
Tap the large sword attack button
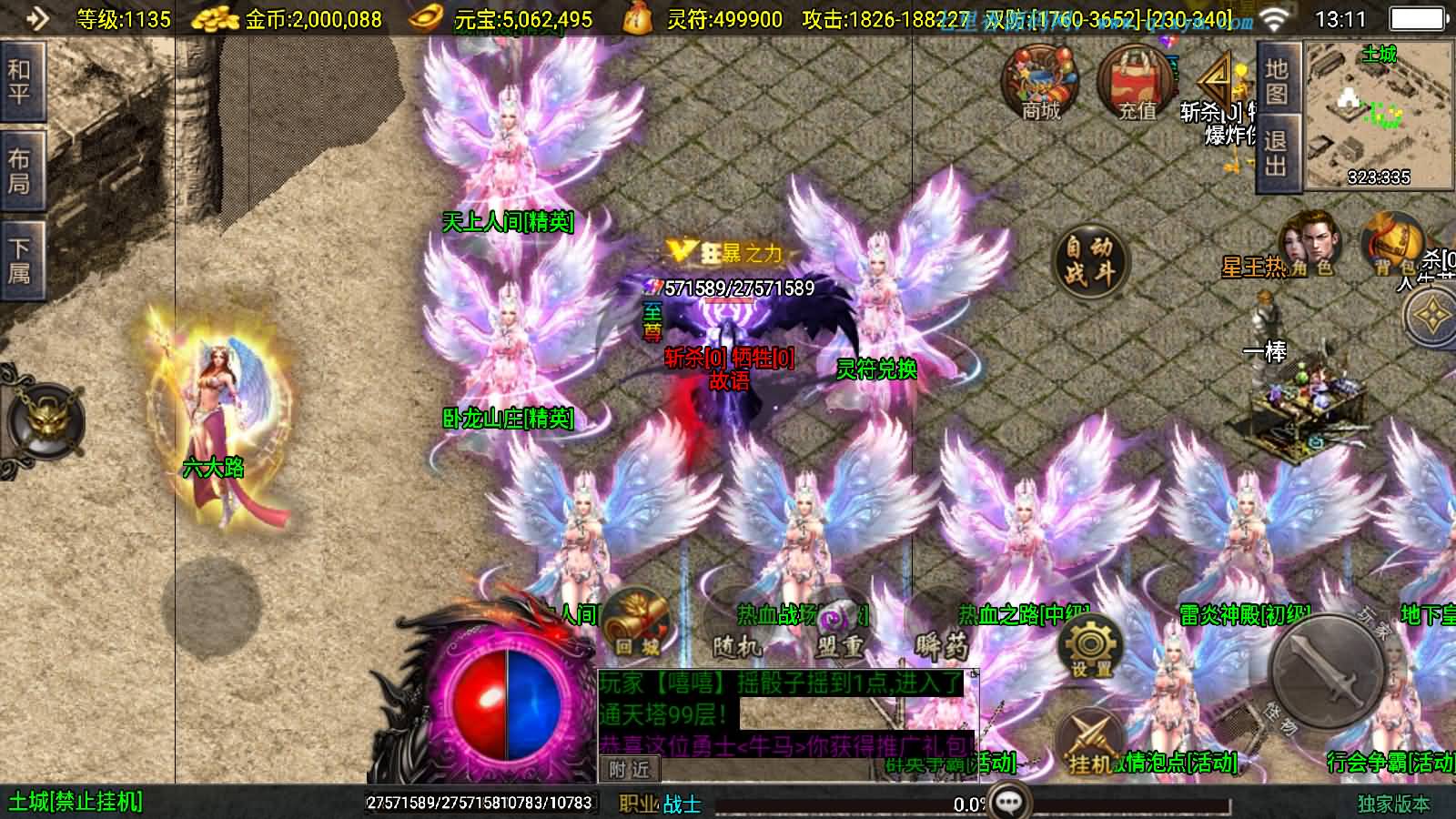click(x=1327, y=672)
